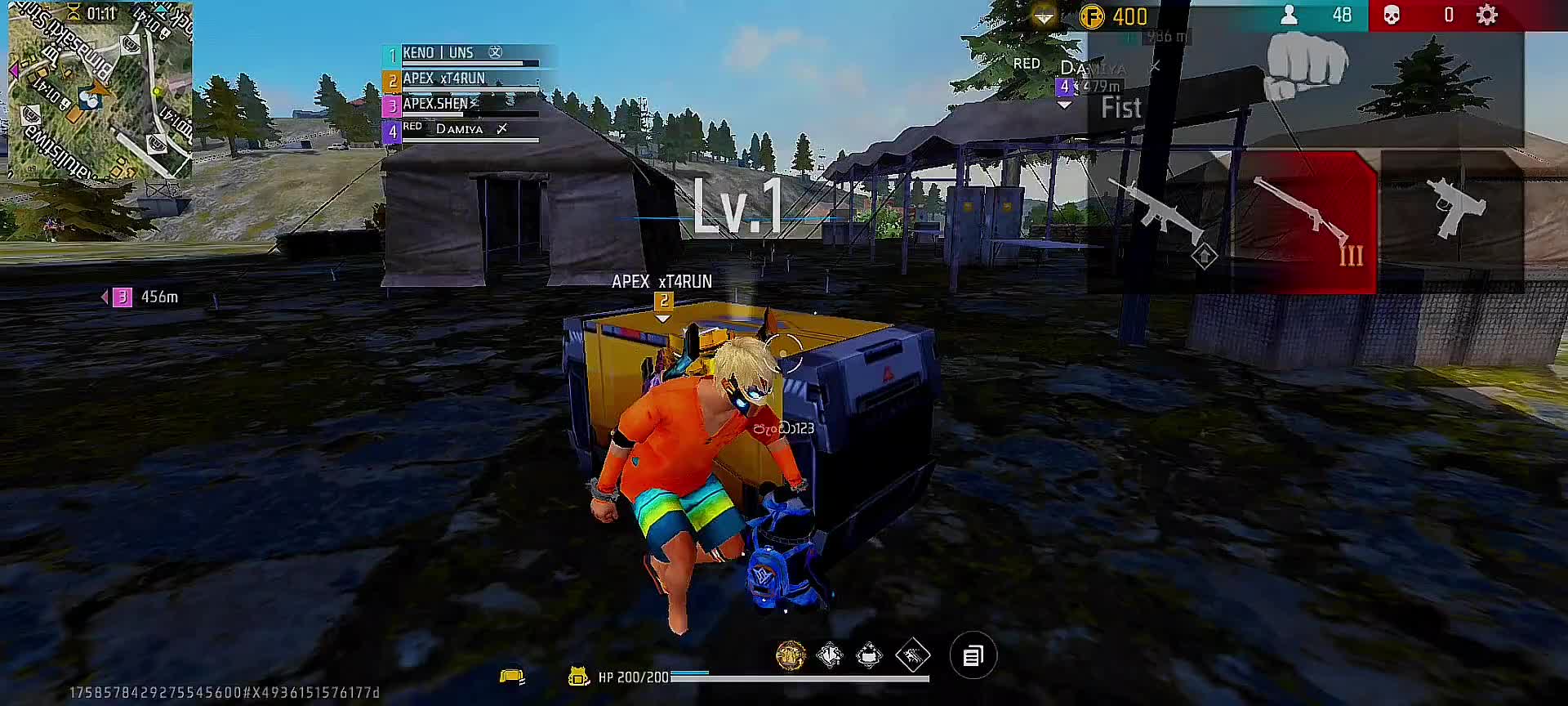The width and height of the screenshot is (1568, 706).
Task: Select teammate RED DAMIYA row
Action: click(x=462, y=131)
